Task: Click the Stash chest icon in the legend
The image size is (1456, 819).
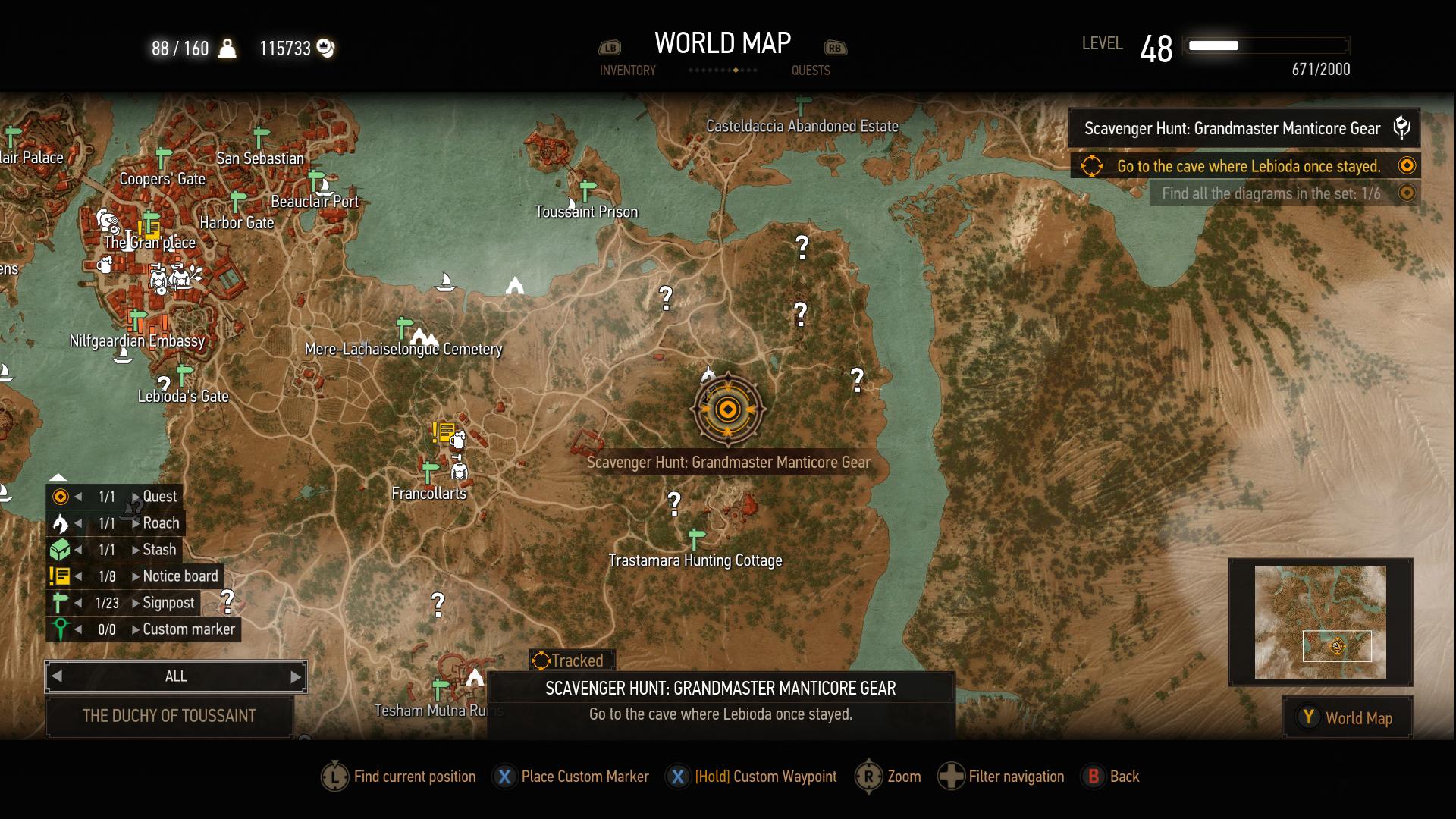Action: click(60, 549)
